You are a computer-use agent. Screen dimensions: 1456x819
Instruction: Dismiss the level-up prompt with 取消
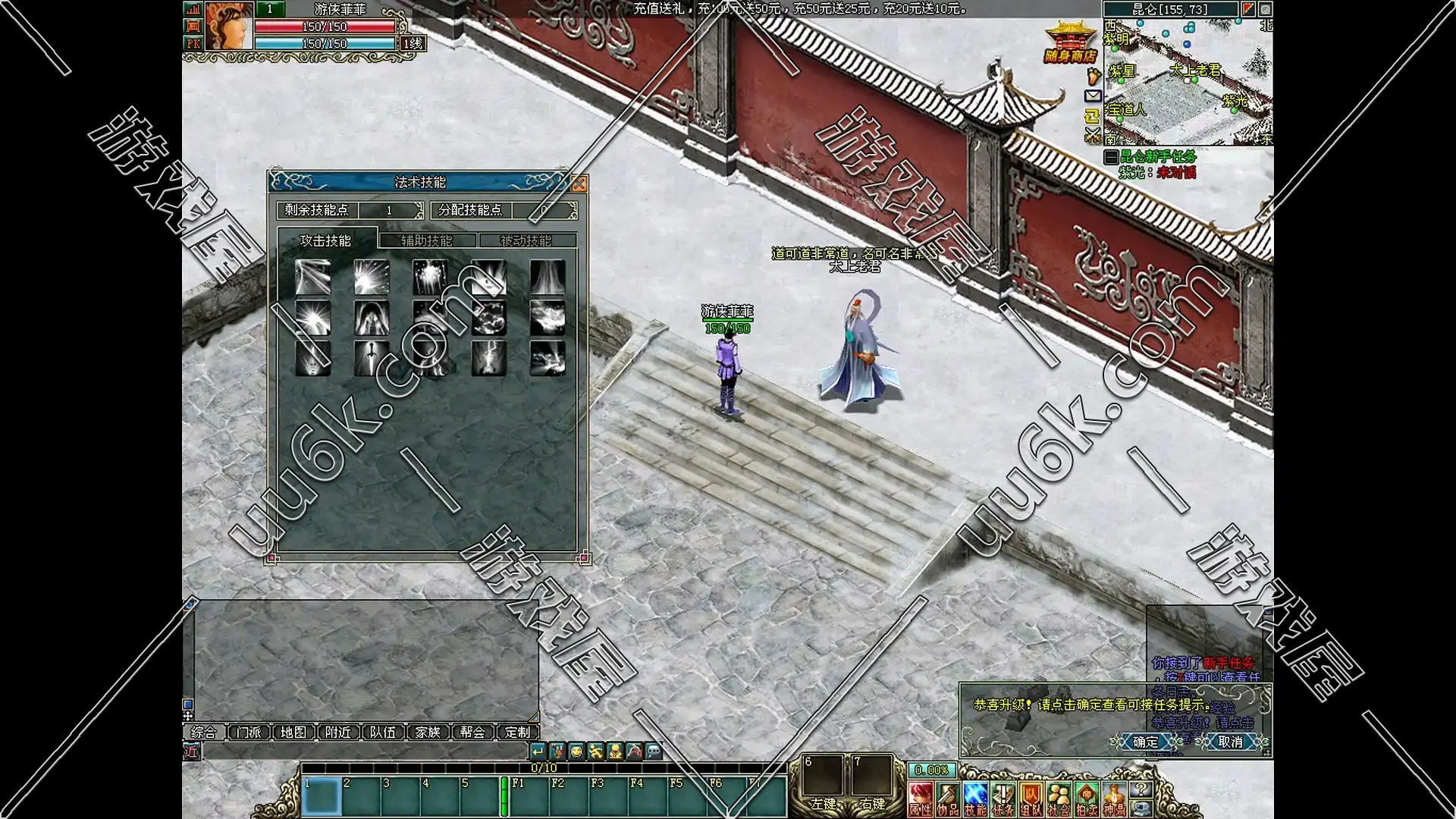(x=1229, y=742)
